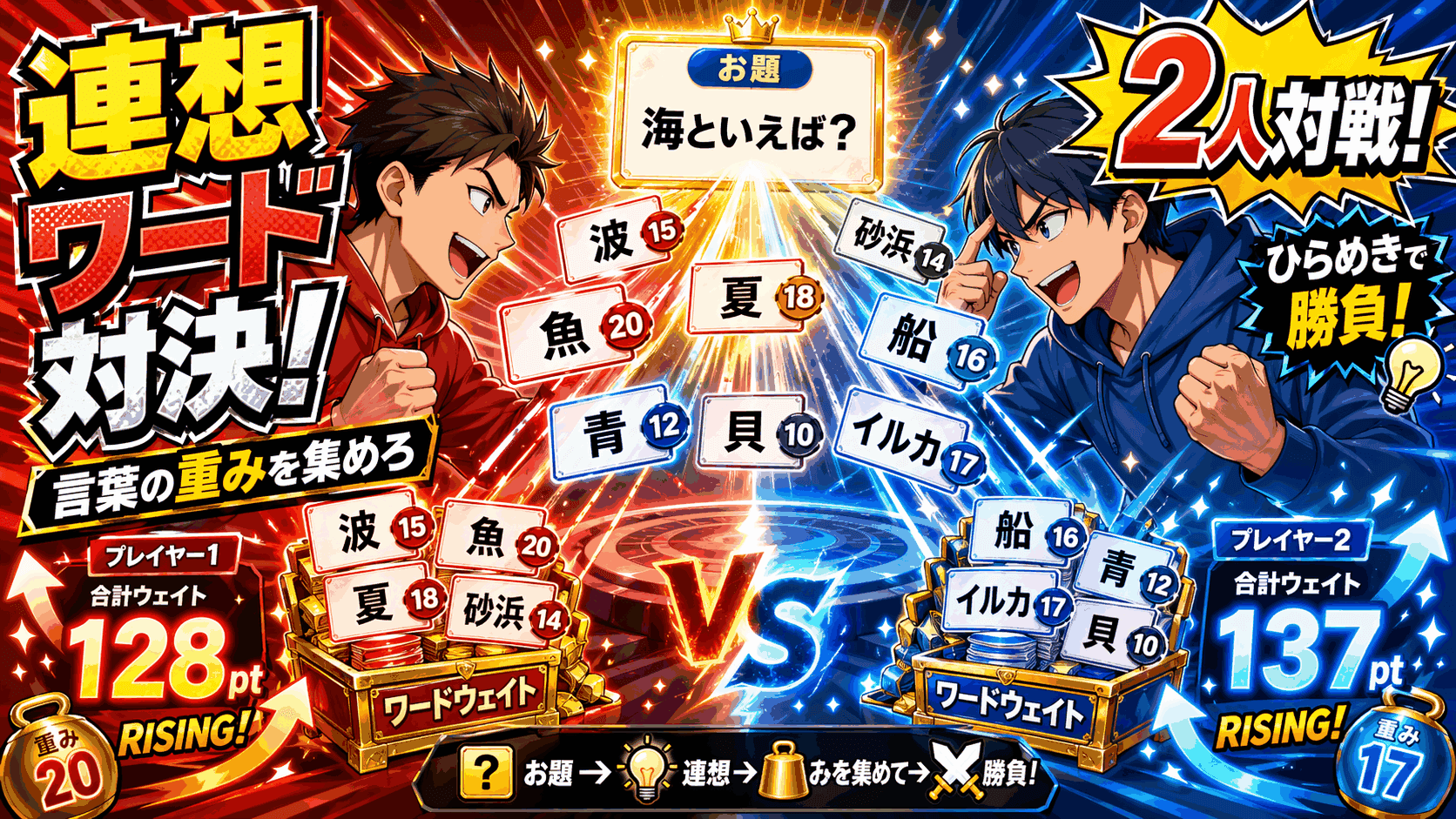Pick the floating 波 15 word card under the prompt
Screen dimensions: 1456x819
coord(618,239)
